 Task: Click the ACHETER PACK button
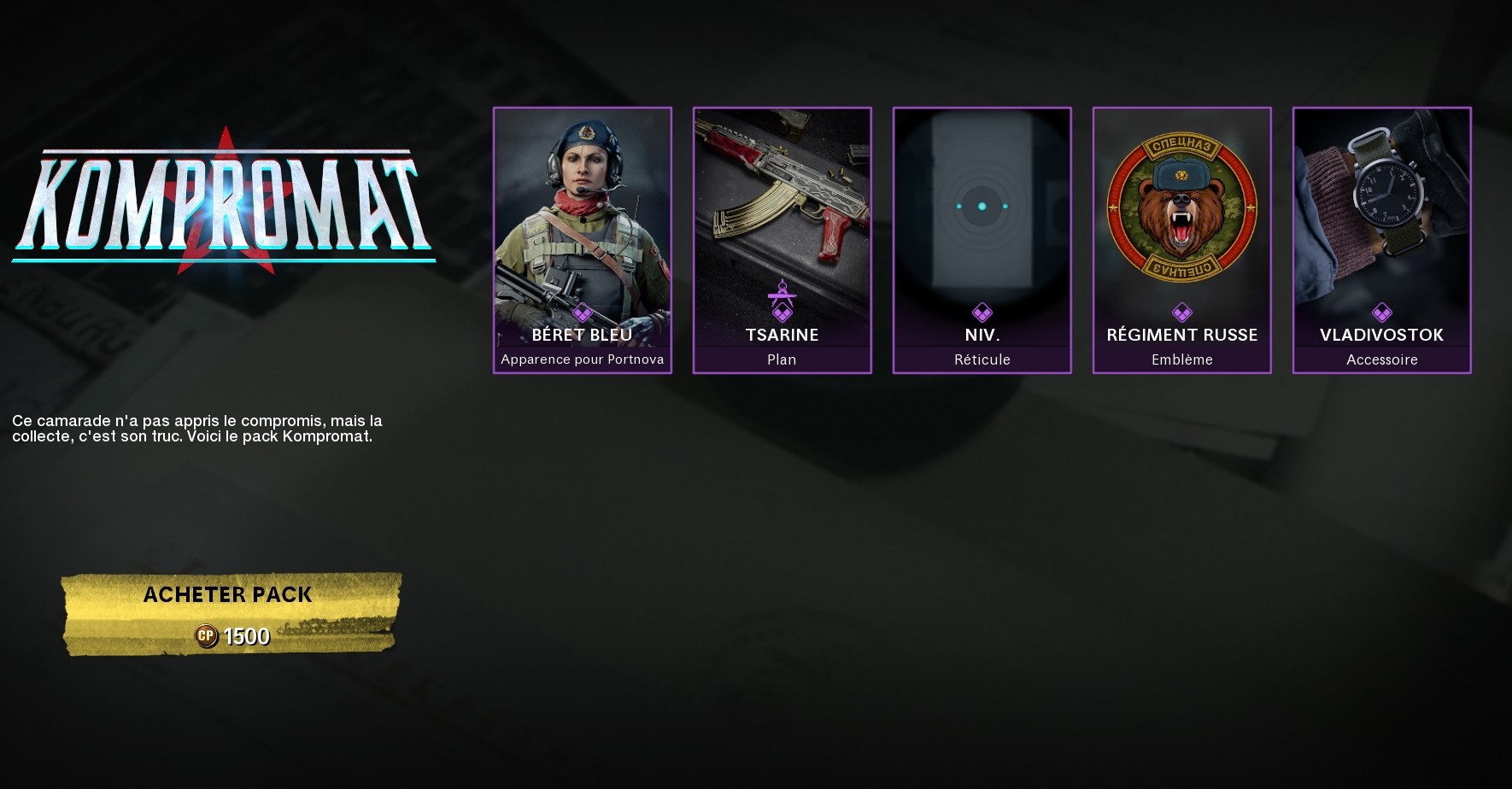pyautogui.click(x=227, y=595)
